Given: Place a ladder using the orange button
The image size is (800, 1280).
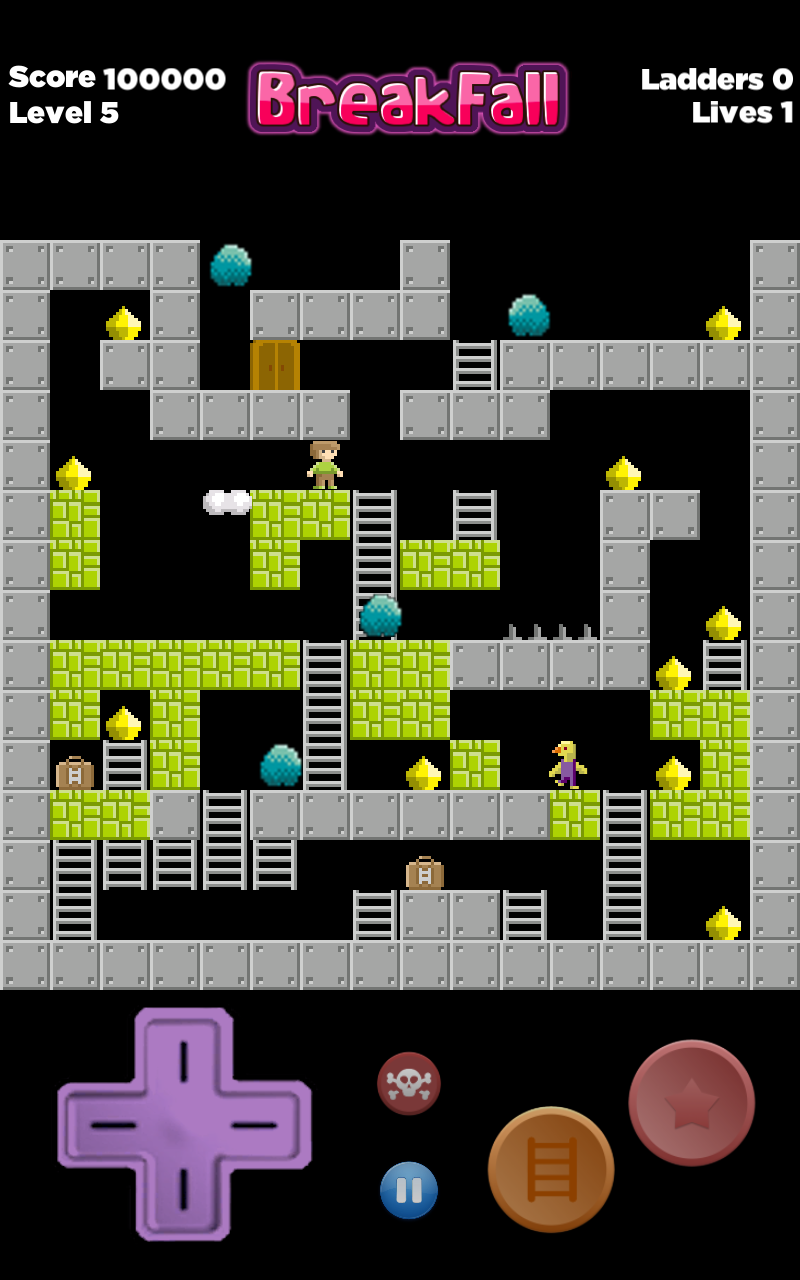Looking at the screenshot, I should point(551,1169).
